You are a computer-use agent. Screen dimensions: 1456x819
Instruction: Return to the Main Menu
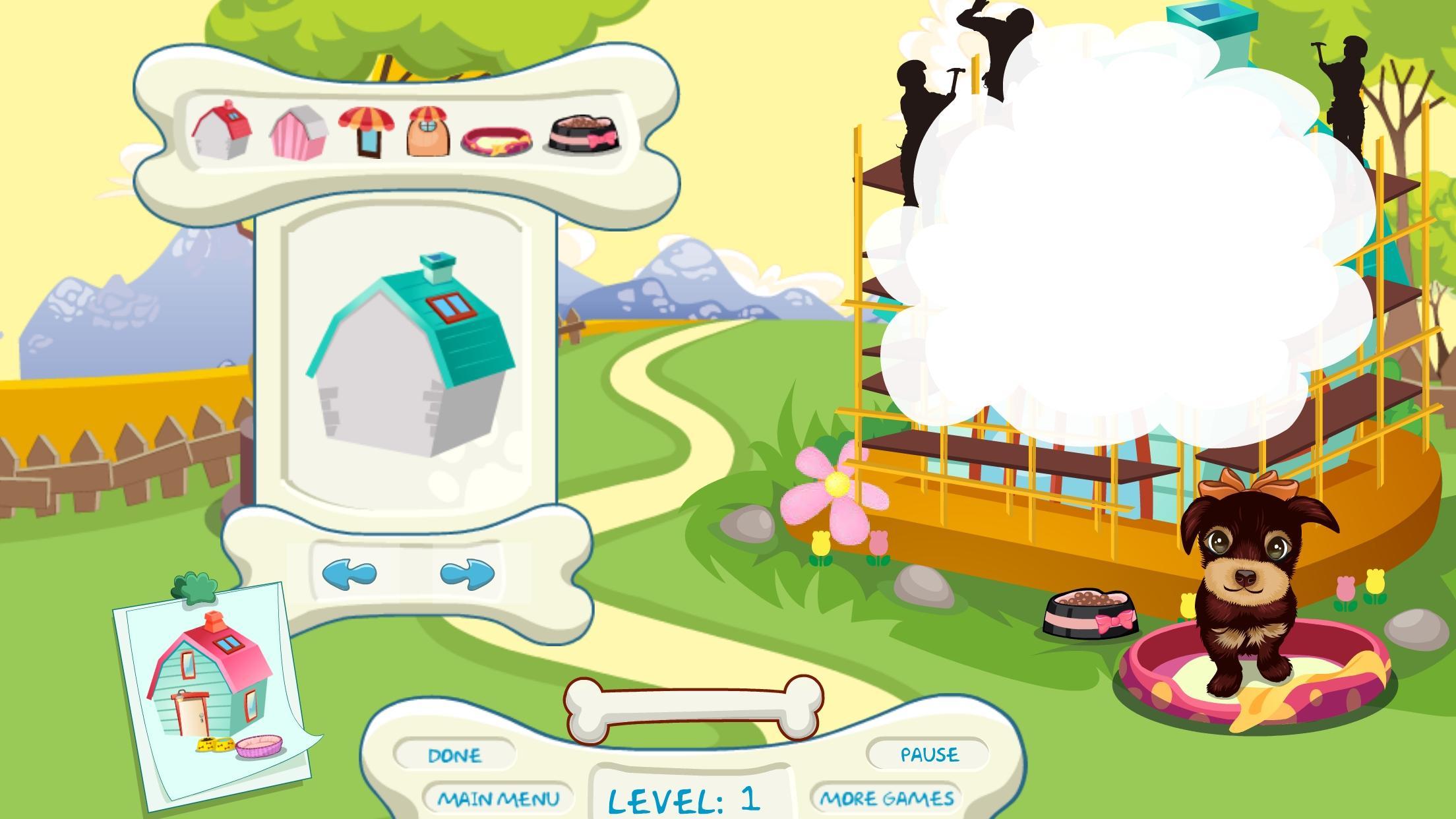click(499, 799)
